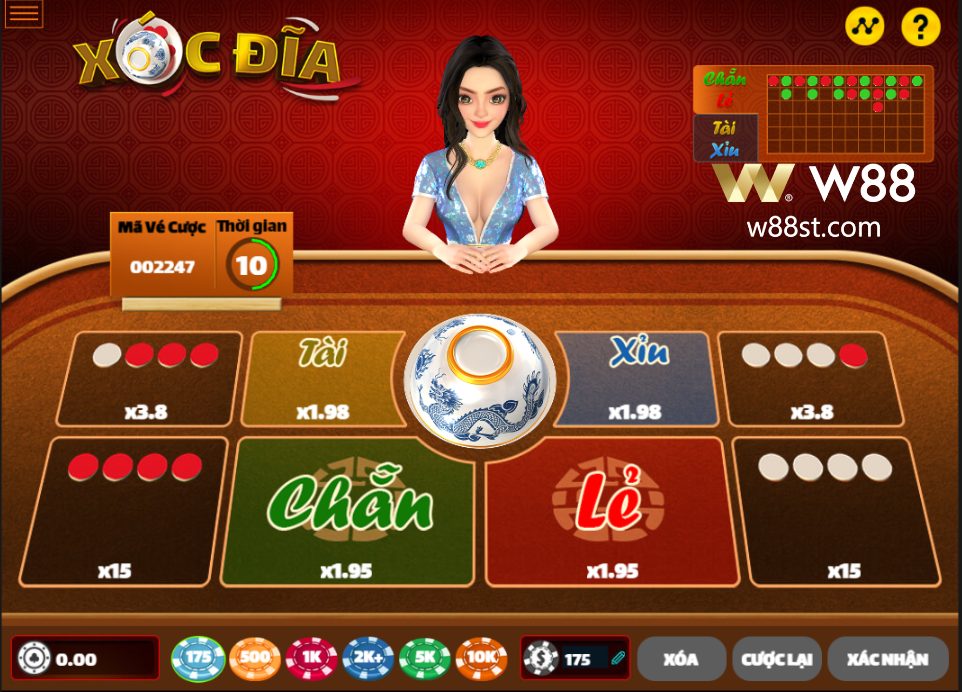The image size is (962, 692).
Task: Place a bet on Chẵn x1.95
Action: 347,510
